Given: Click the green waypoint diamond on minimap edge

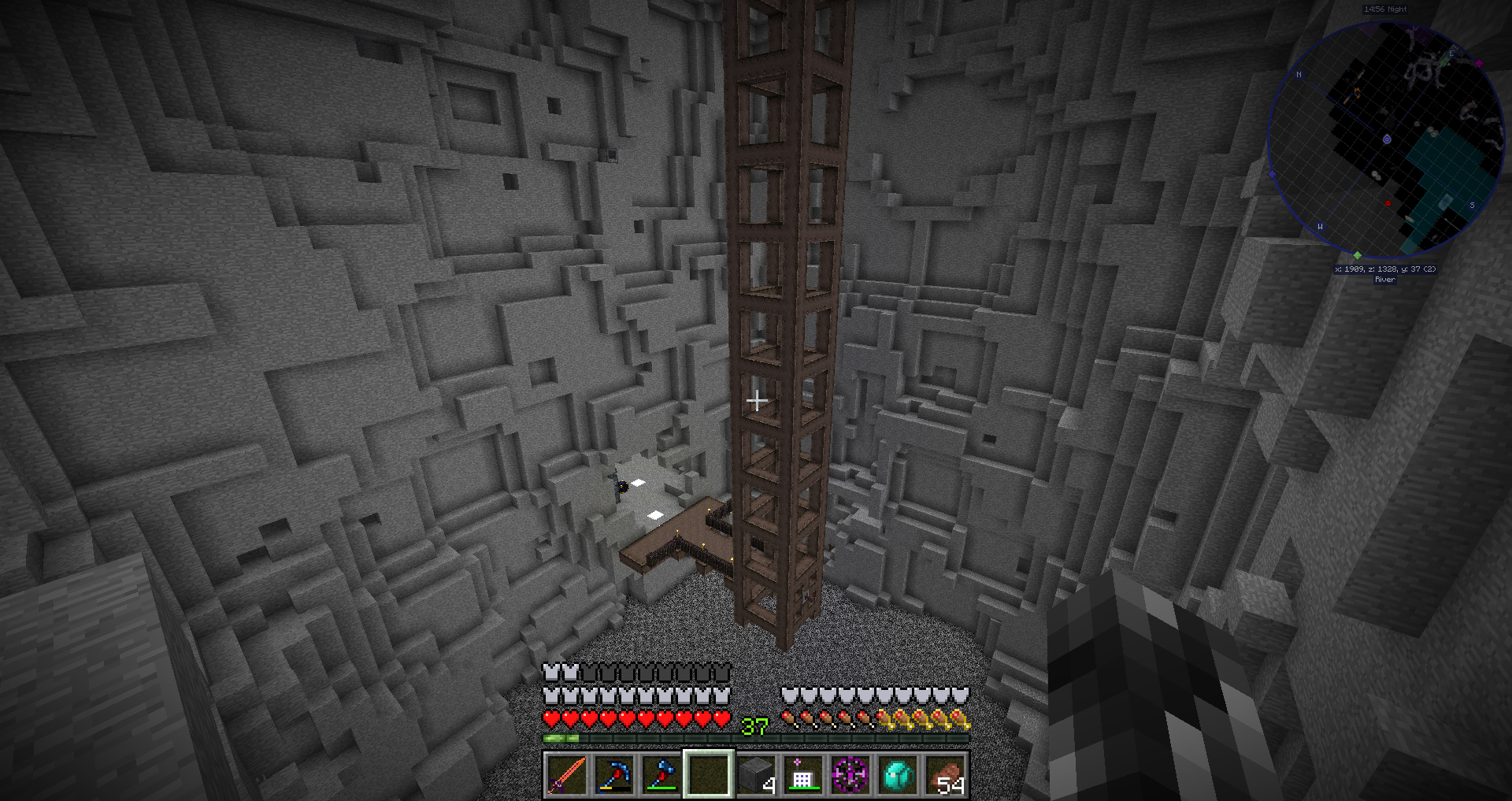Looking at the screenshot, I should pos(1357,255).
